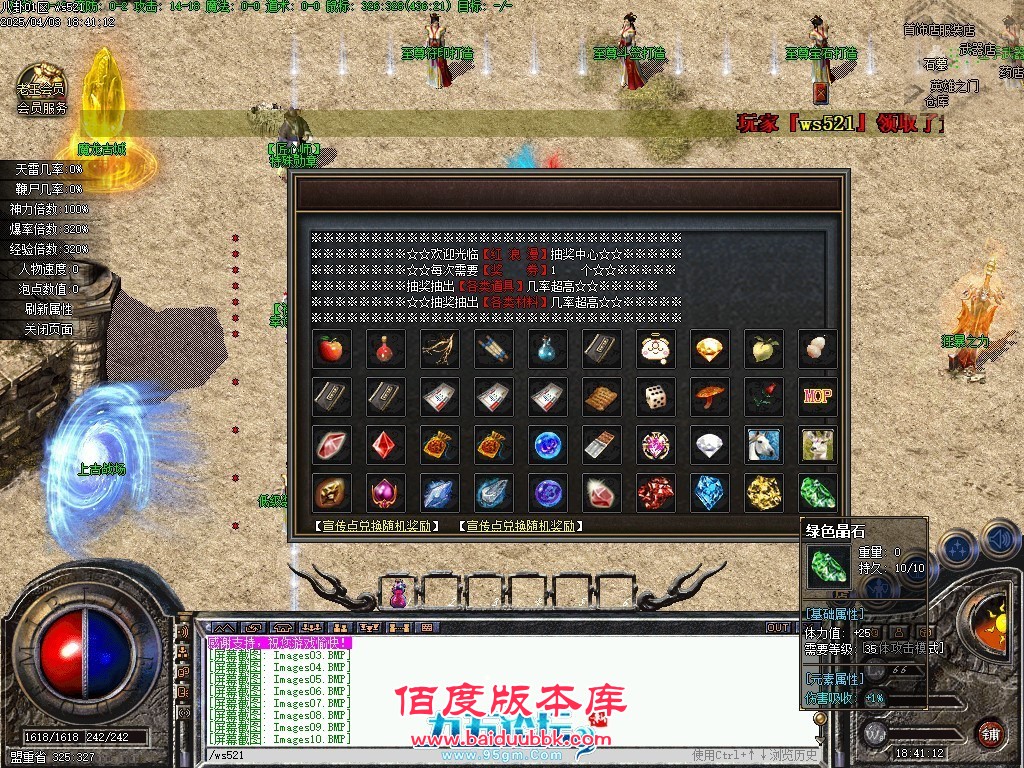Toggle the sound speaker button
This screenshot has width=1024, height=768.
(x=997, y=540)
